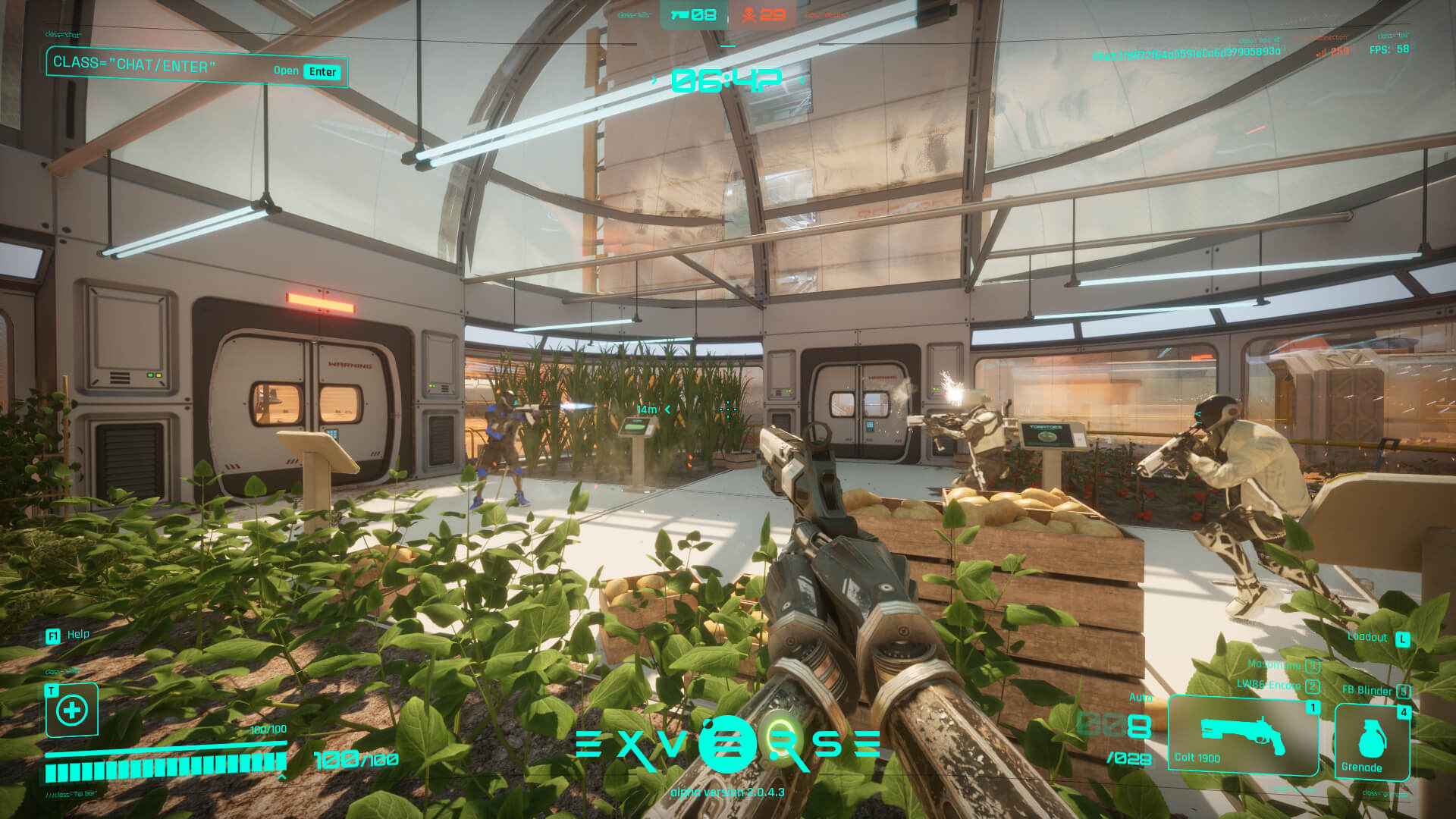Choose the FB Blinder item

click(1376, 690)
